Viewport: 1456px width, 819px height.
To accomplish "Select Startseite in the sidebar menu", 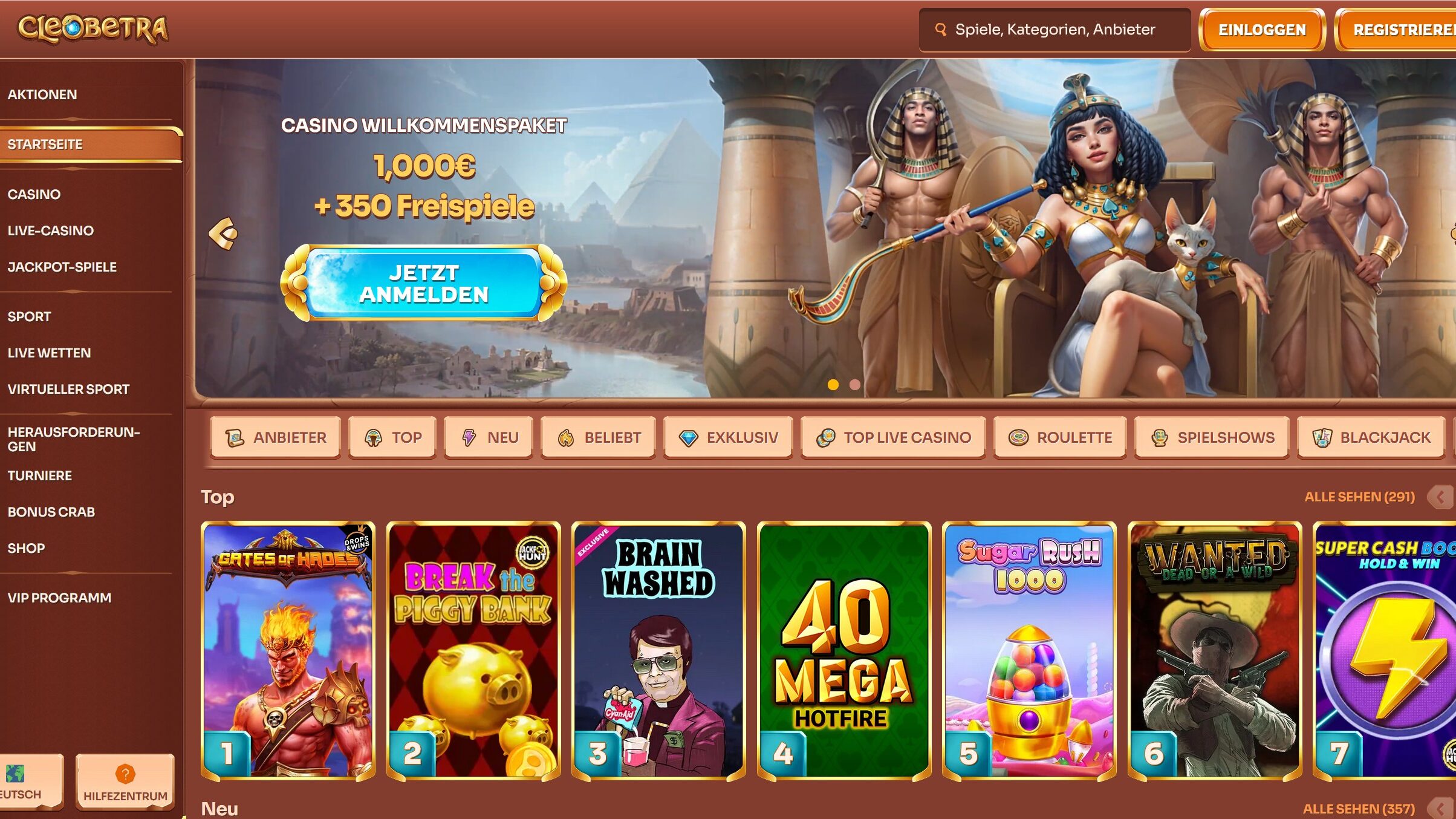I will coord(45,145).
